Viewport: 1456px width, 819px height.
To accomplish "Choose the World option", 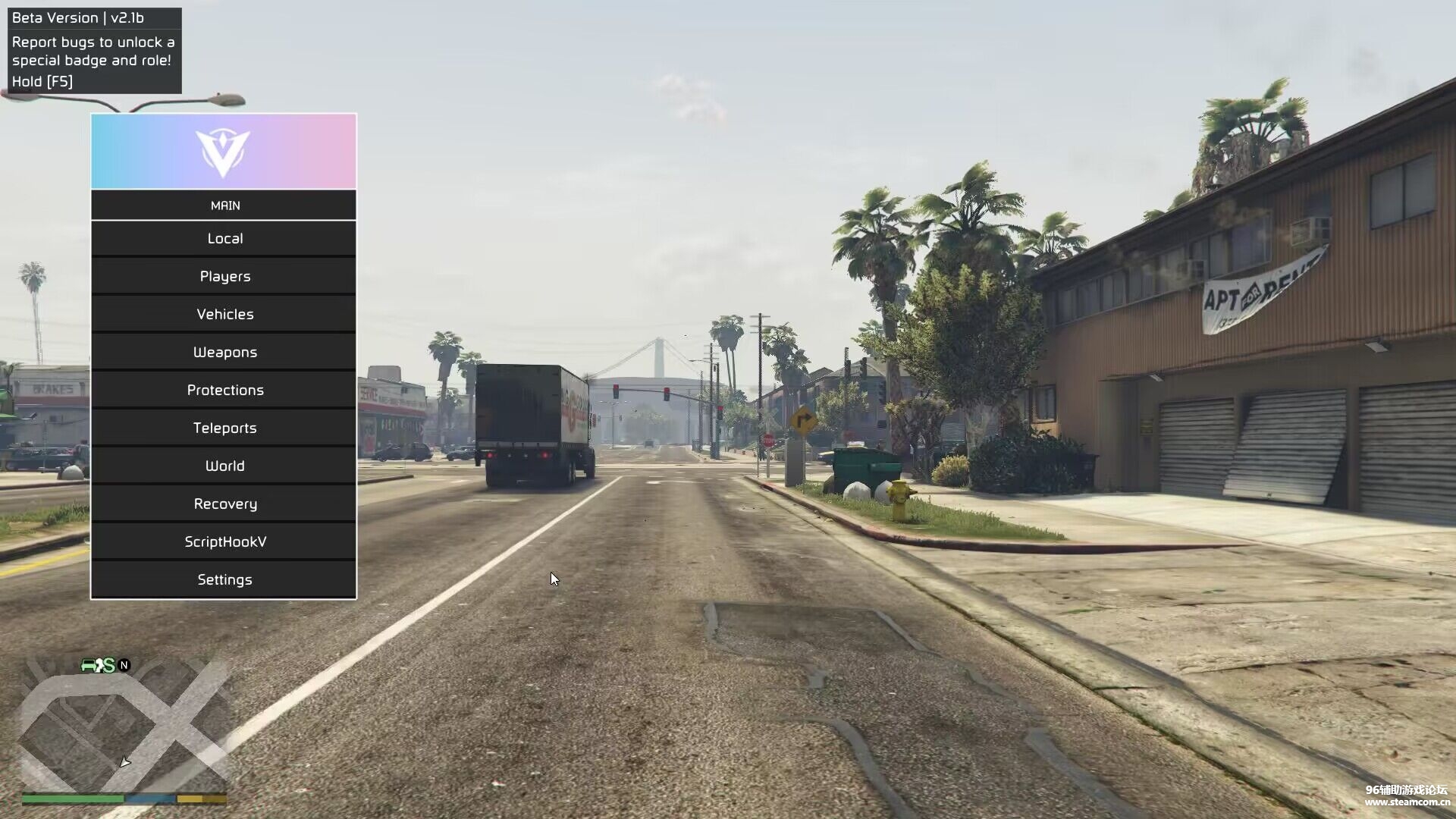I will 224,466.
